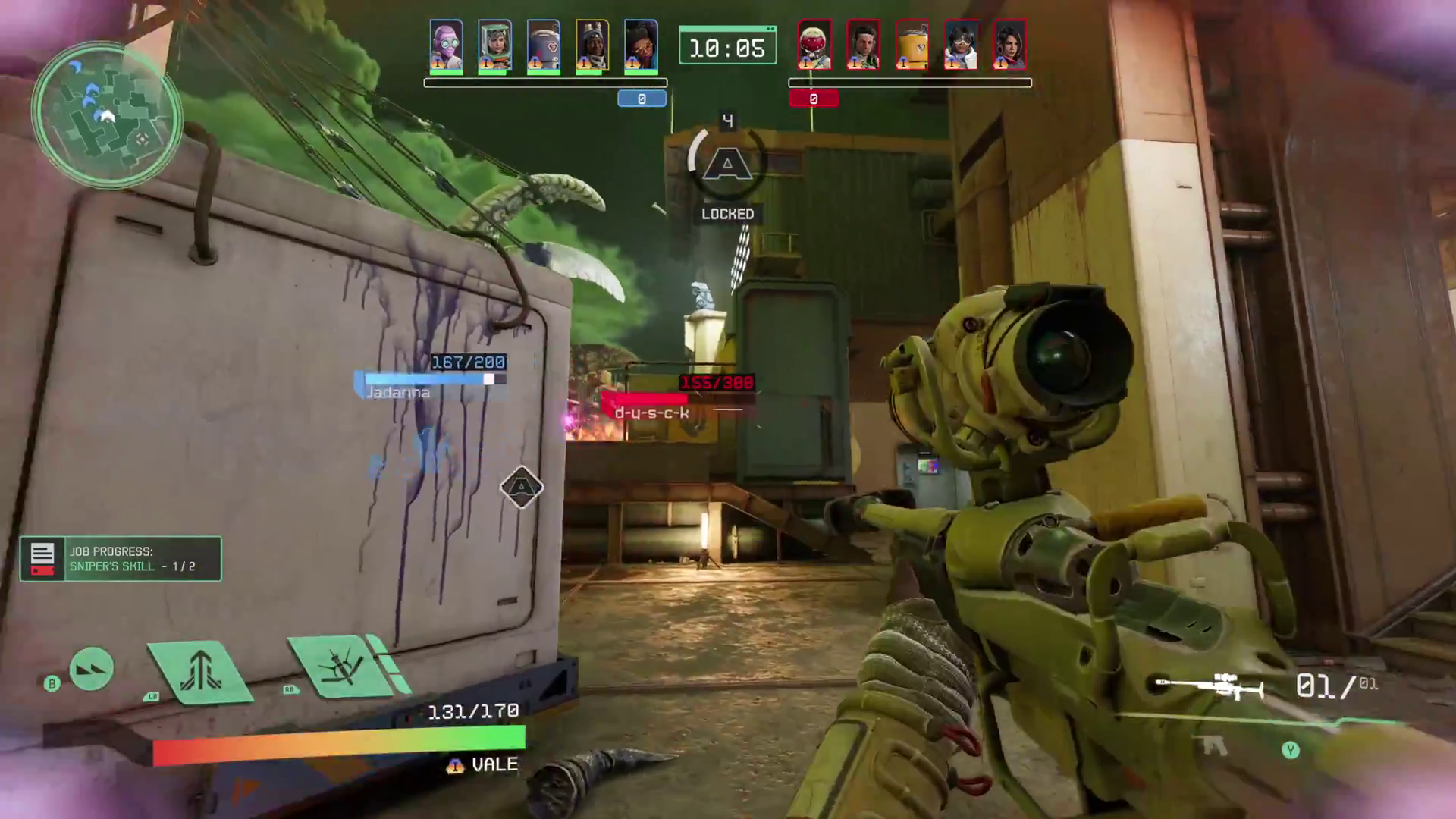The image size is (1456, 819).
Task: Pick the white-haired goggled enemy portrait
Action: (x=960, y=45)
